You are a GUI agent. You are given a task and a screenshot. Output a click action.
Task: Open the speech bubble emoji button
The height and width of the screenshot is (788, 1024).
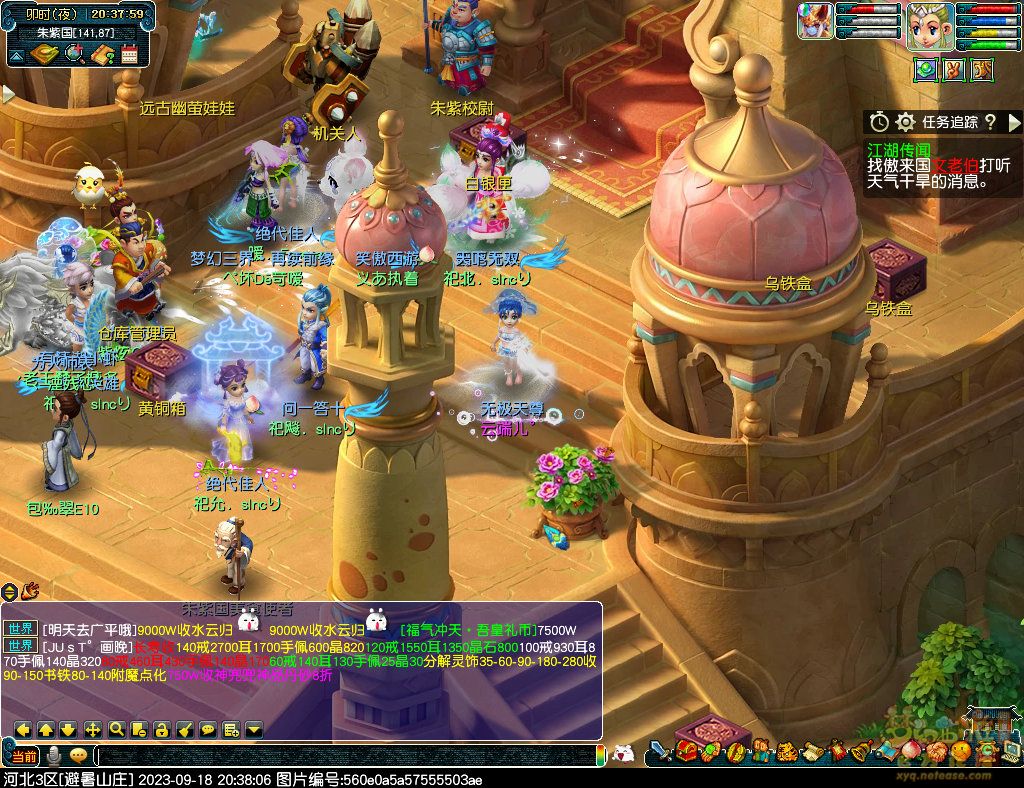(x=78, y=755)
